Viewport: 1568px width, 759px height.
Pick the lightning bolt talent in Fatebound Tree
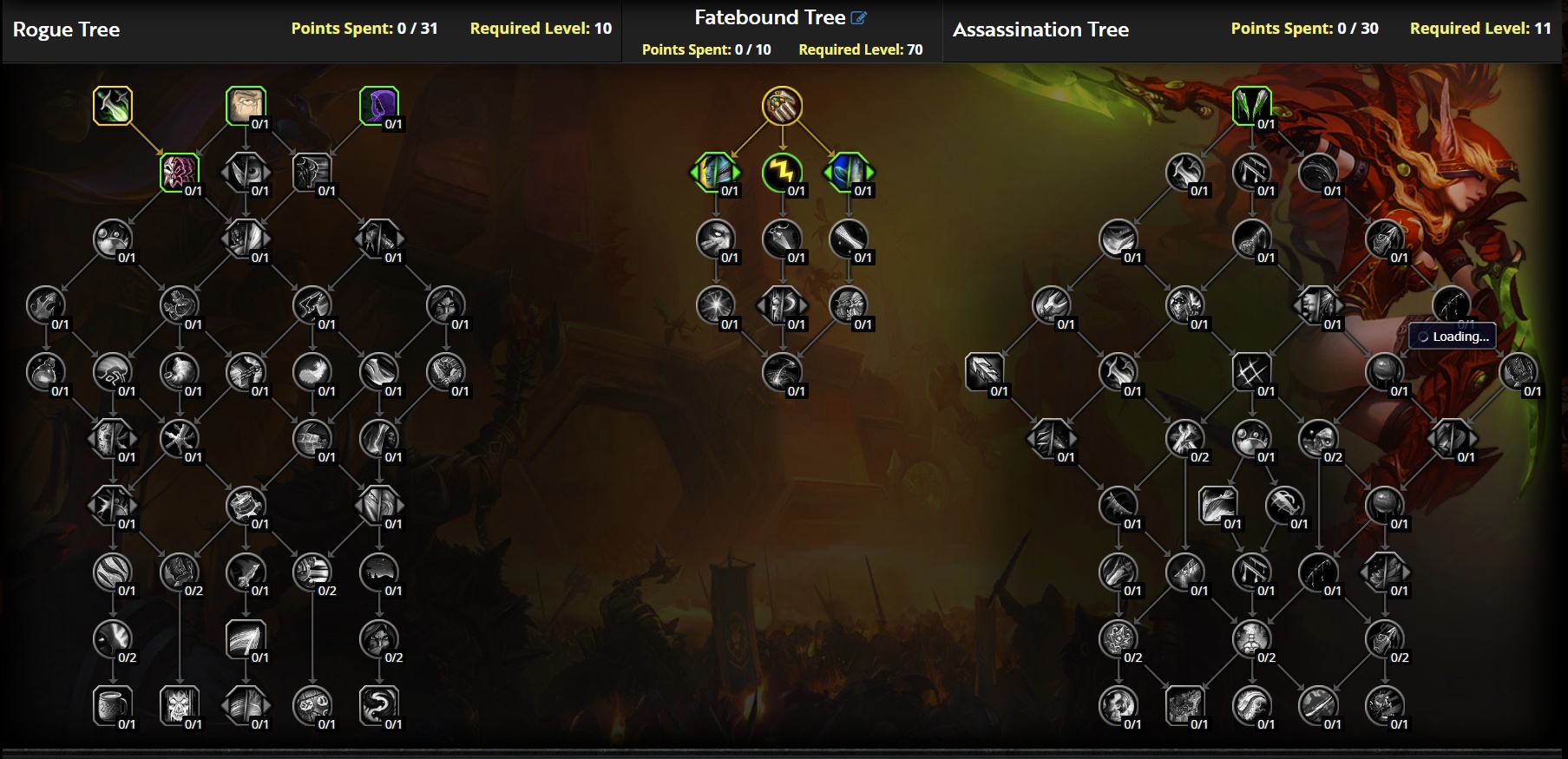(784, 173)
